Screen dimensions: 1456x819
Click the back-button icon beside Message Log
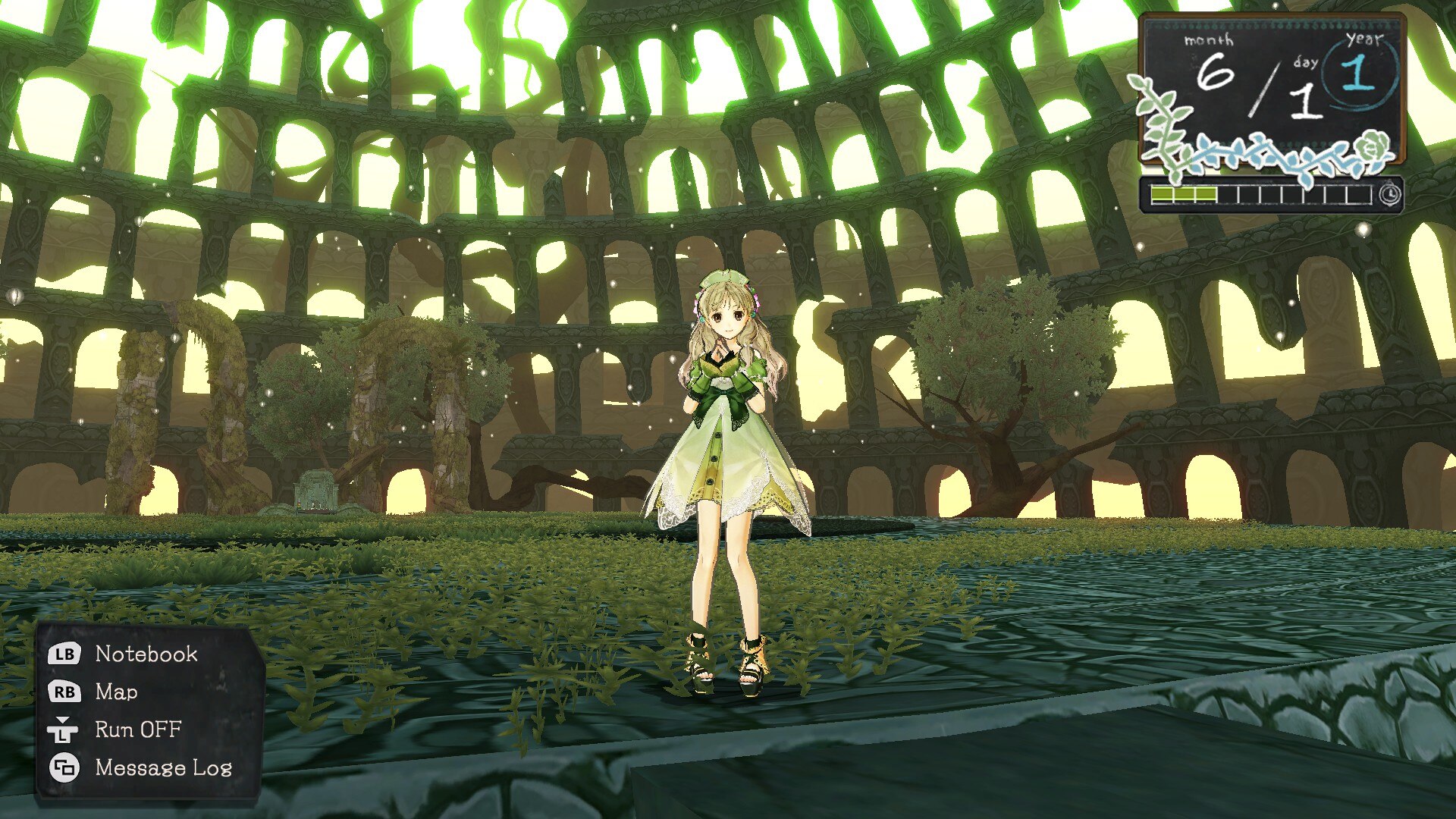click(64, 767)
